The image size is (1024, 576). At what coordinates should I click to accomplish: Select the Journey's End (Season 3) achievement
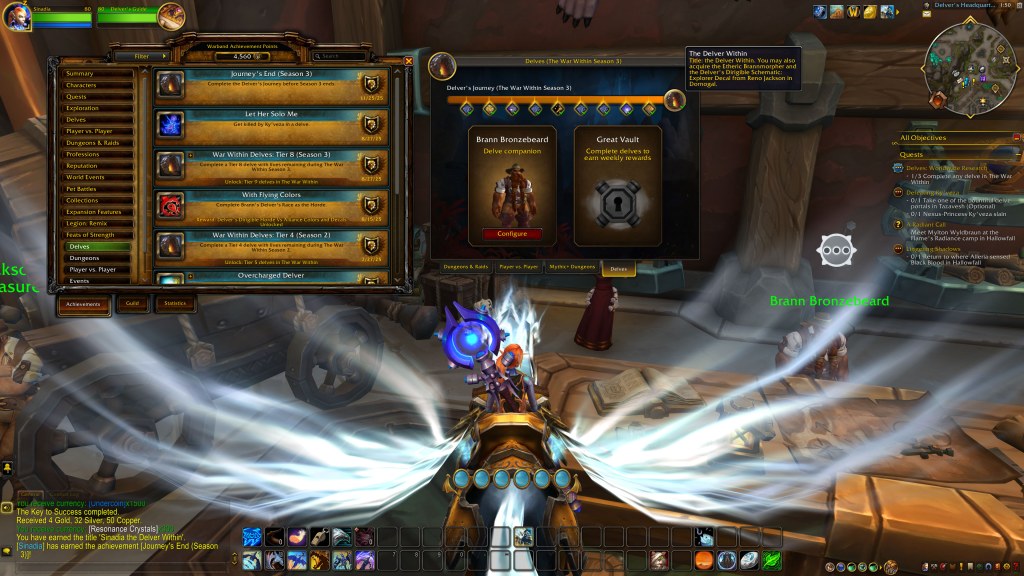(x=272, y=84)
